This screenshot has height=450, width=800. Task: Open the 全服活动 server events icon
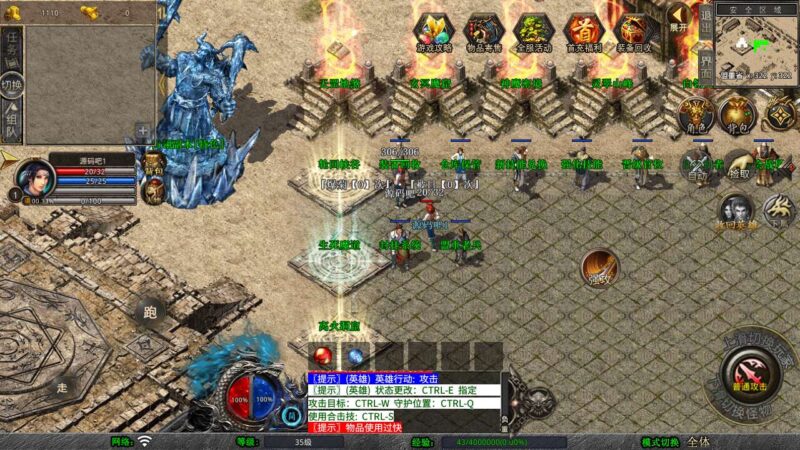coord(533,32)
